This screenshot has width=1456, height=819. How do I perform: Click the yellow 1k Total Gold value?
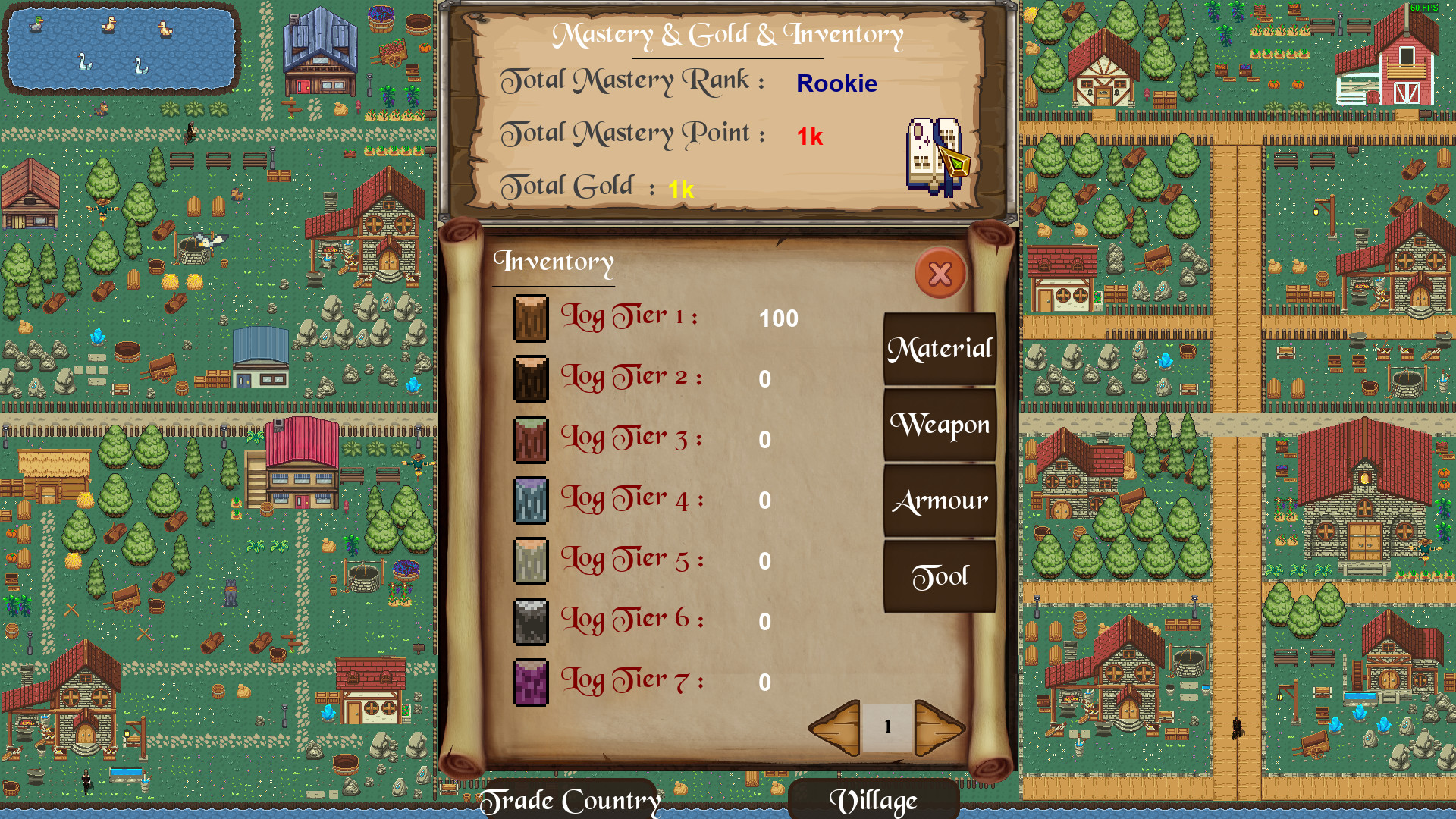pyautogui.click(x=681, y=190)
